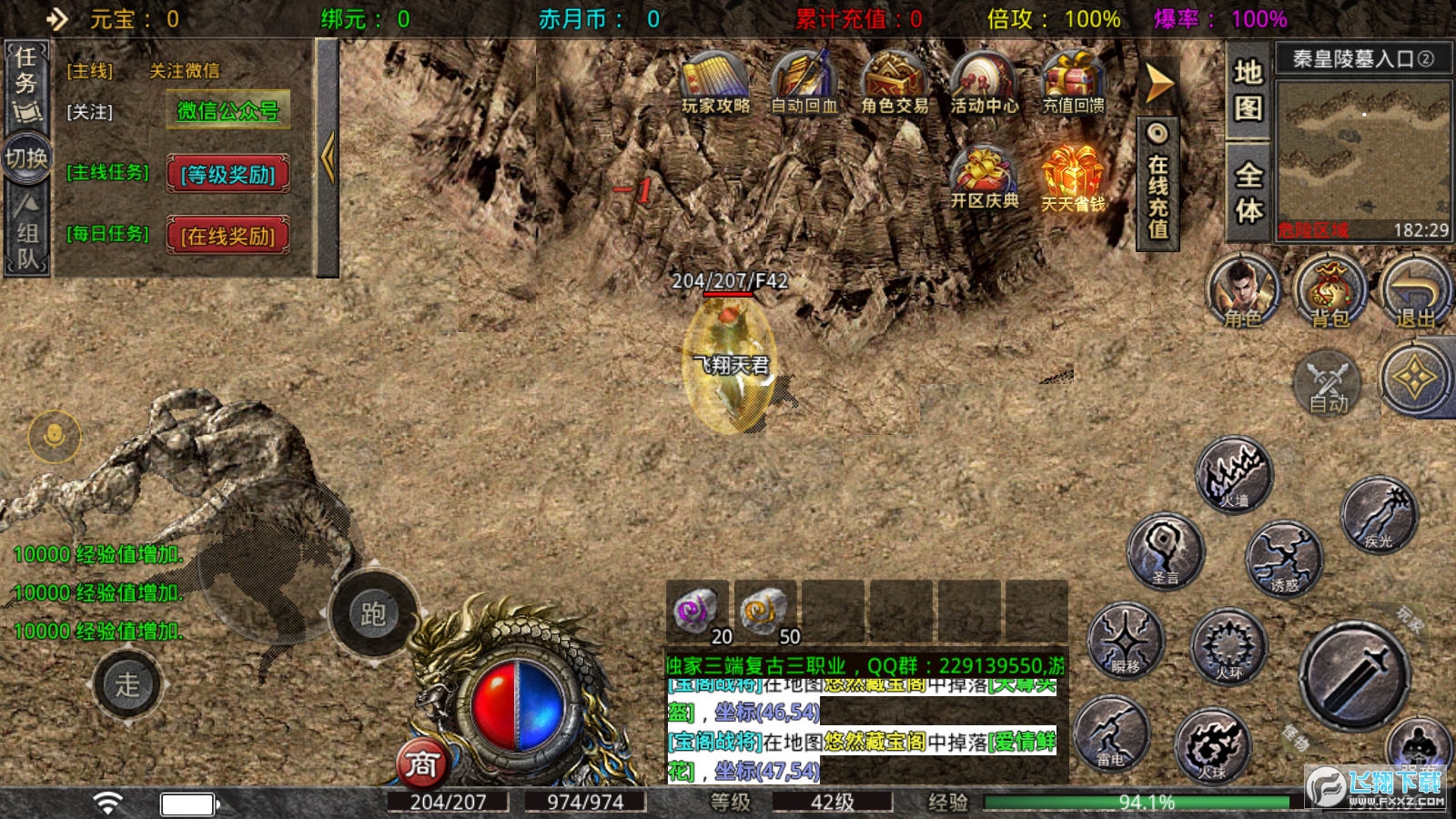
Task: Click the 退出 exit button
Action: 1415,291
